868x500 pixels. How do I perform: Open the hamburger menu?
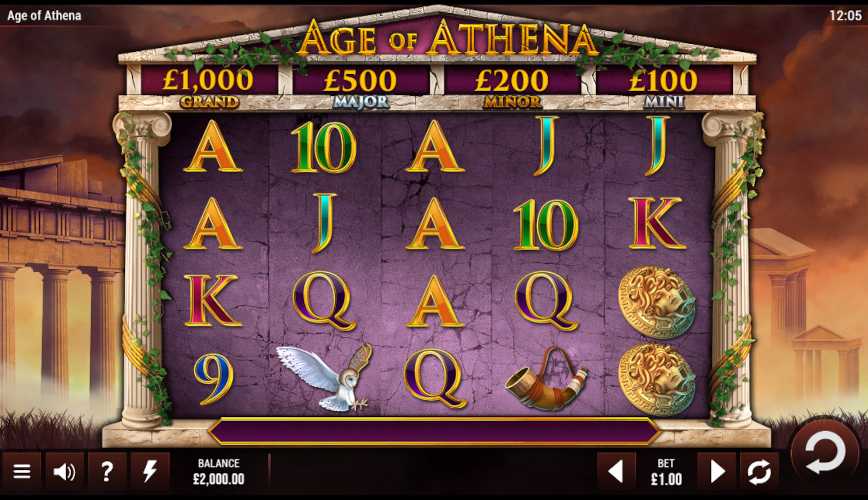click(21, 471)
